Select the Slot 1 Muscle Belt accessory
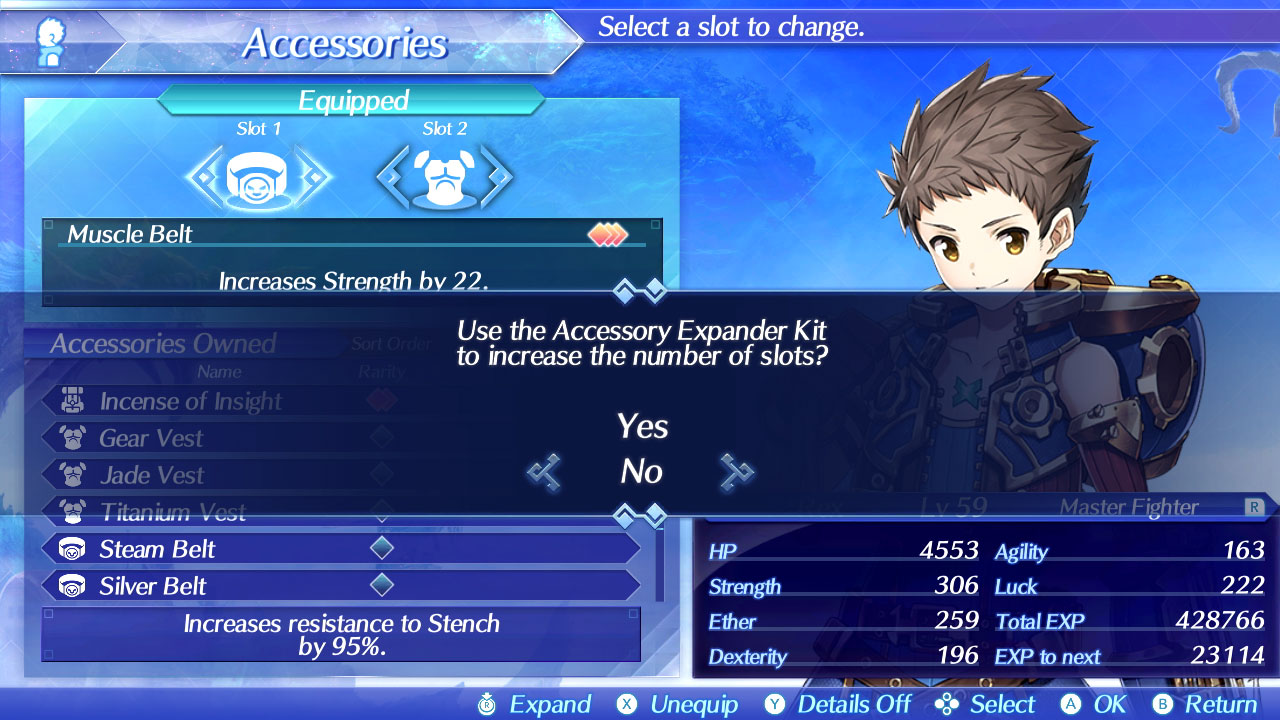The width and height of the screenshot is (1280, 720). 258,177
